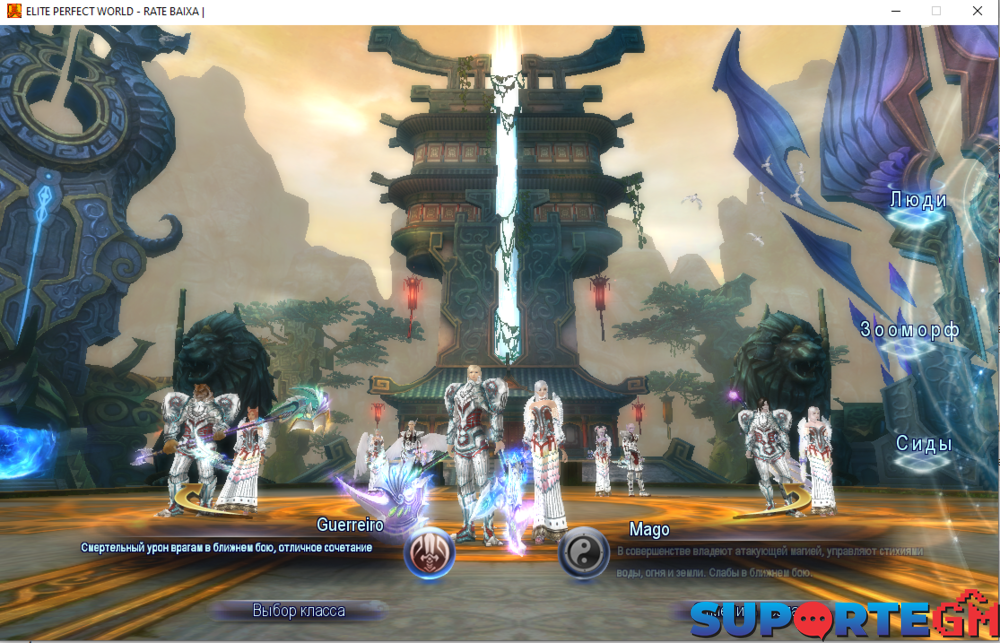This screenshot has height=643, width=1000.
Task: Select the Guerreiro class emblem
Action: 430,553
